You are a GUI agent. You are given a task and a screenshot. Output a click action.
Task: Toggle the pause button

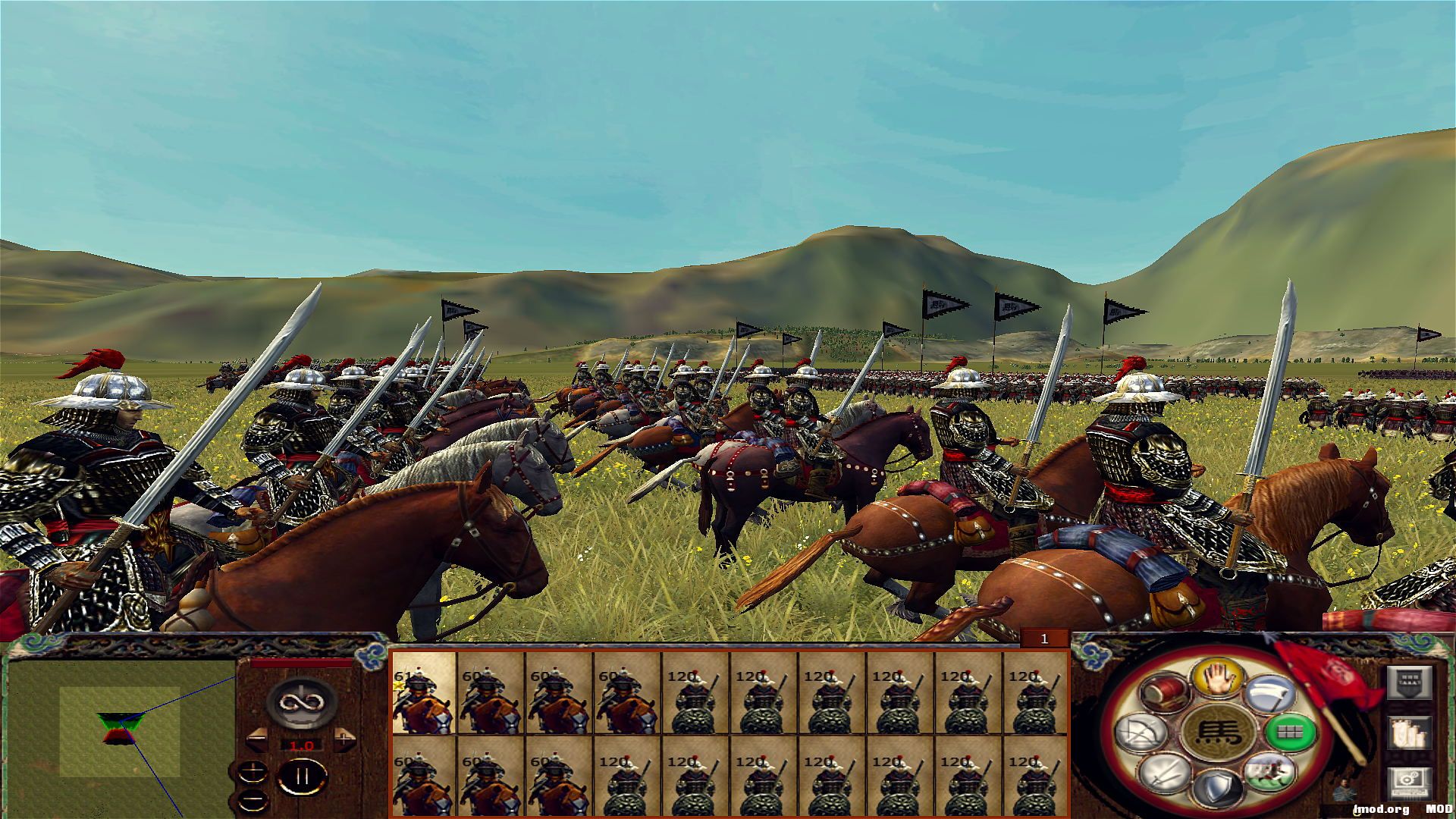click(x=302, y=776)
